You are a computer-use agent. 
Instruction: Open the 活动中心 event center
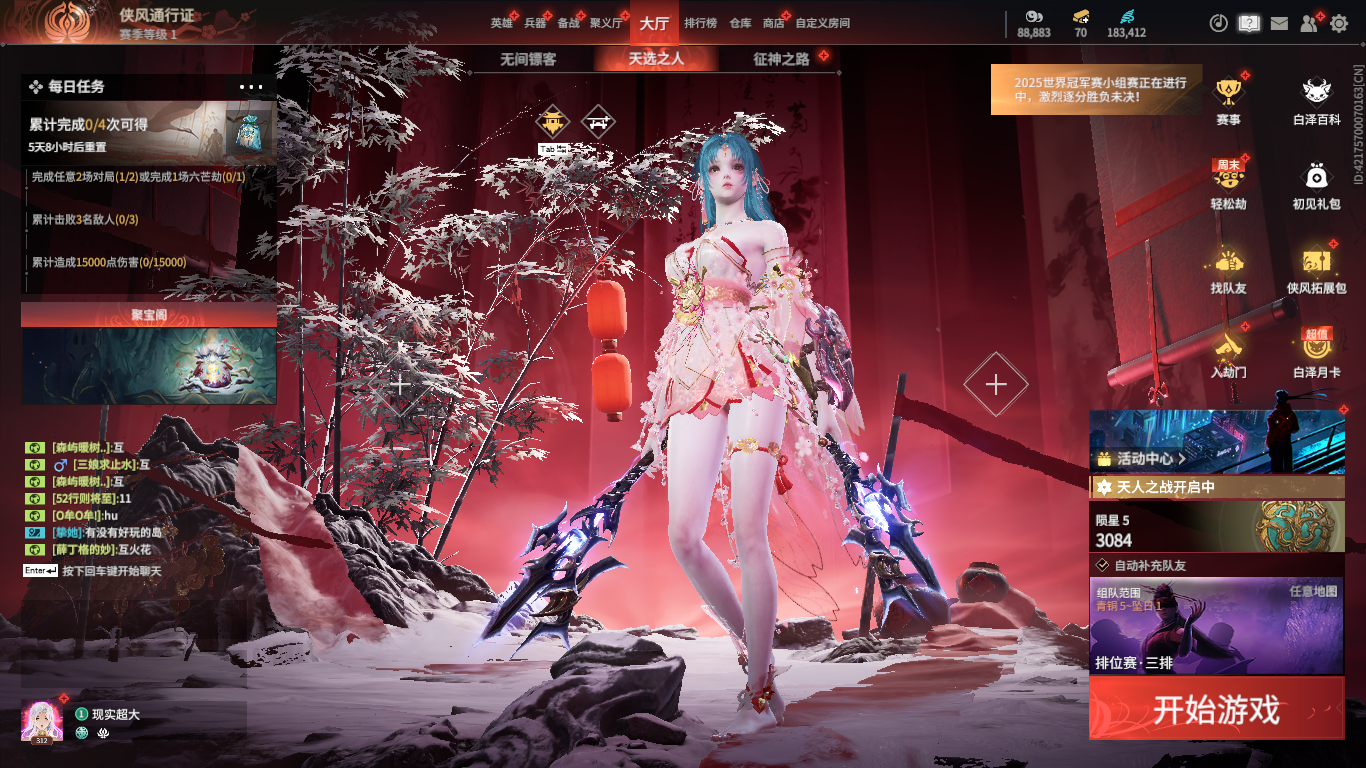pyautogui.click(x=1216, y=442)
